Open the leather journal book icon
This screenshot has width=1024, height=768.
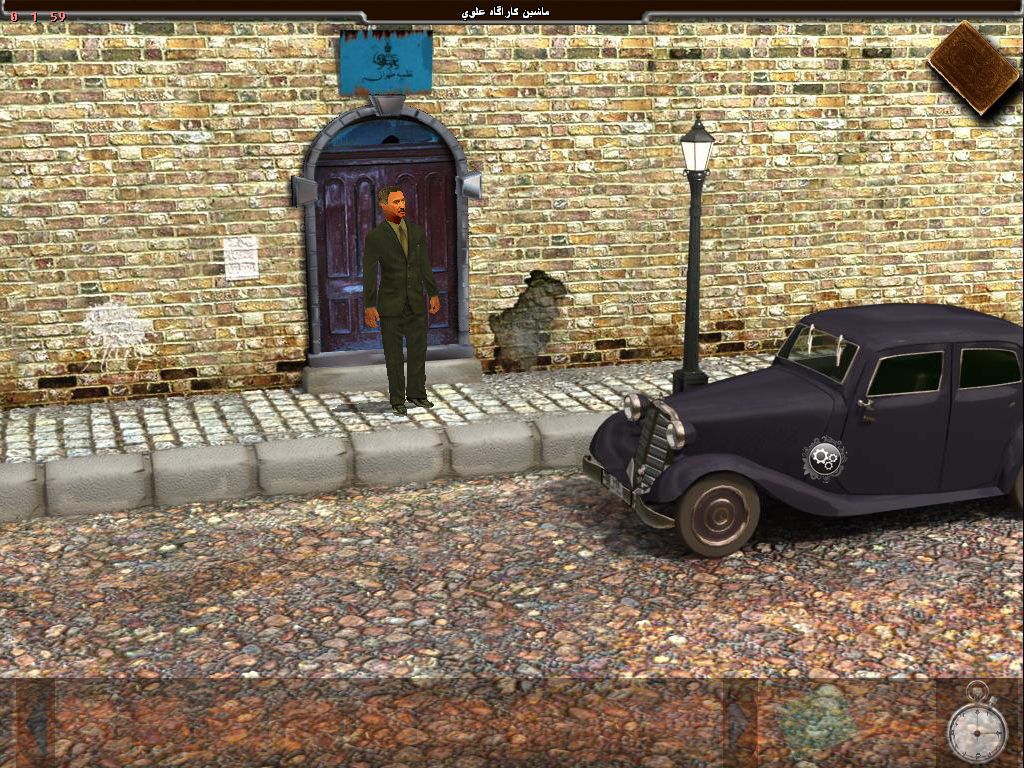(973, 67)
